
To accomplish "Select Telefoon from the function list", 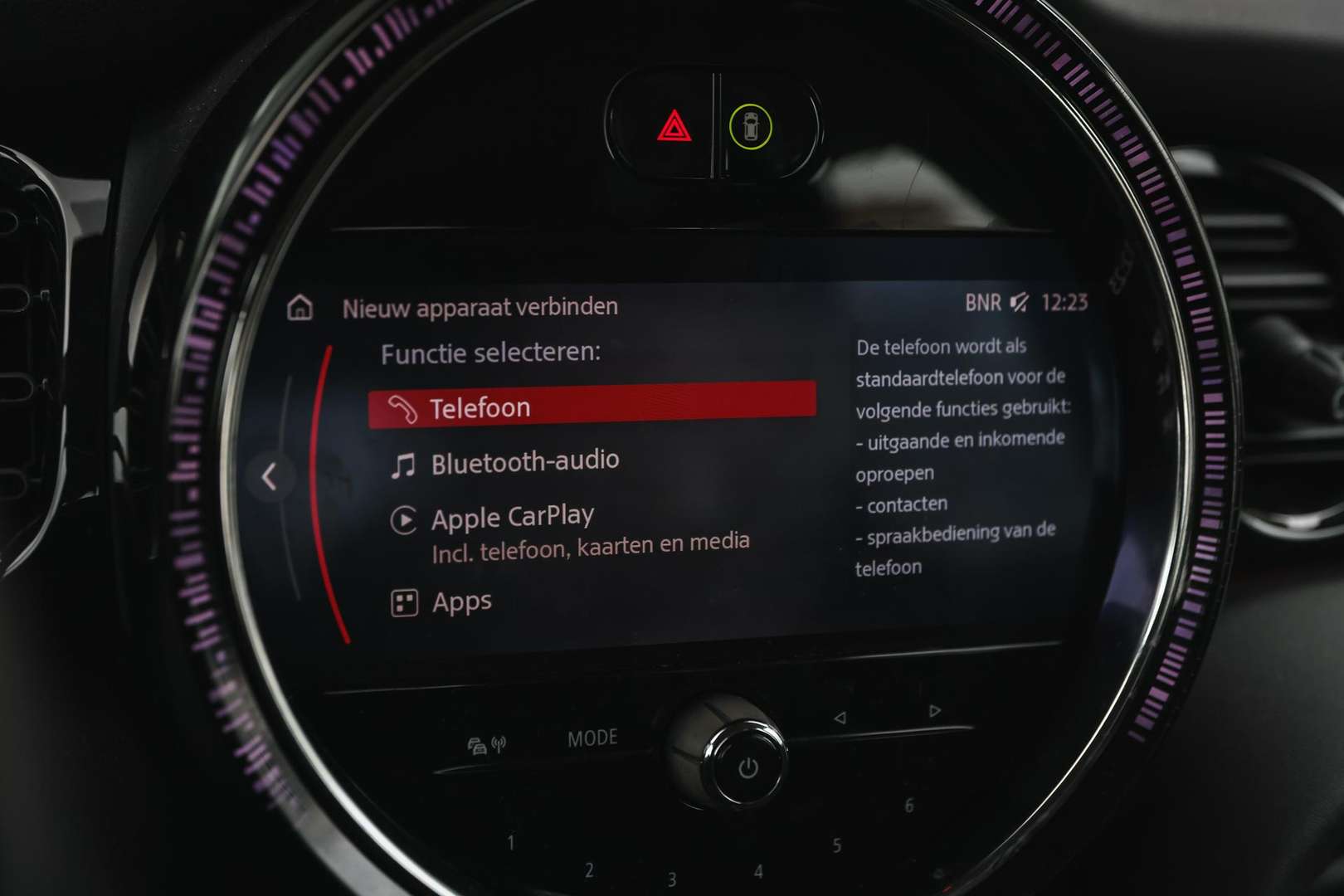I will (x=480, y=406).
